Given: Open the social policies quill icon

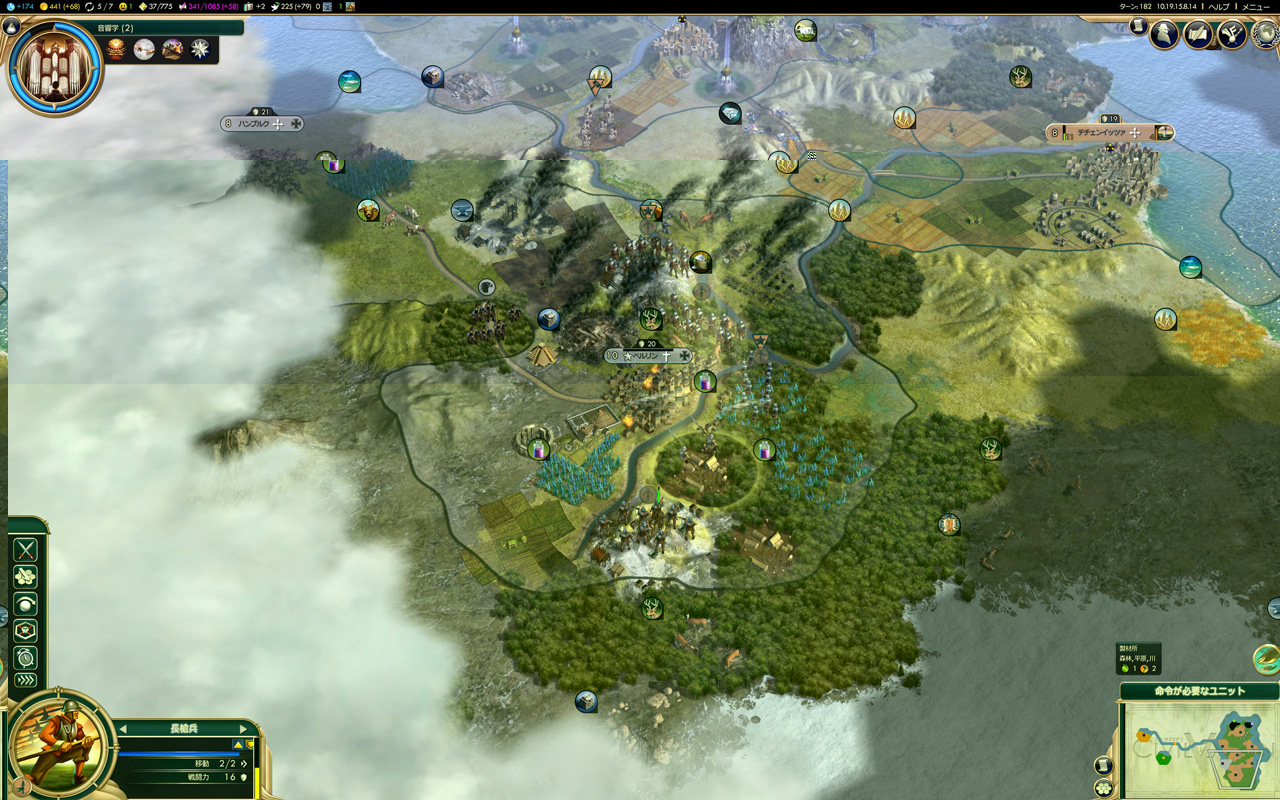Looking at the screenshot, I should click(1198, 35).
